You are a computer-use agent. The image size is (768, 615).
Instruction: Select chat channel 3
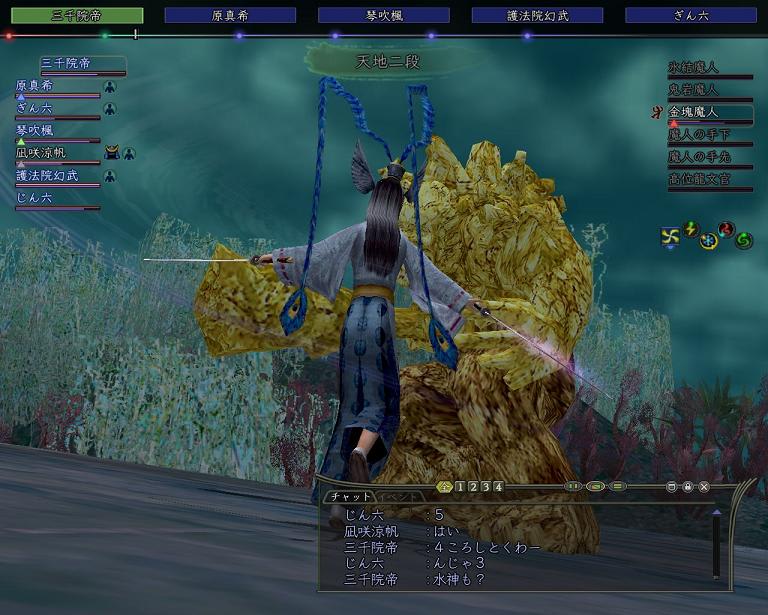point(485,487)
